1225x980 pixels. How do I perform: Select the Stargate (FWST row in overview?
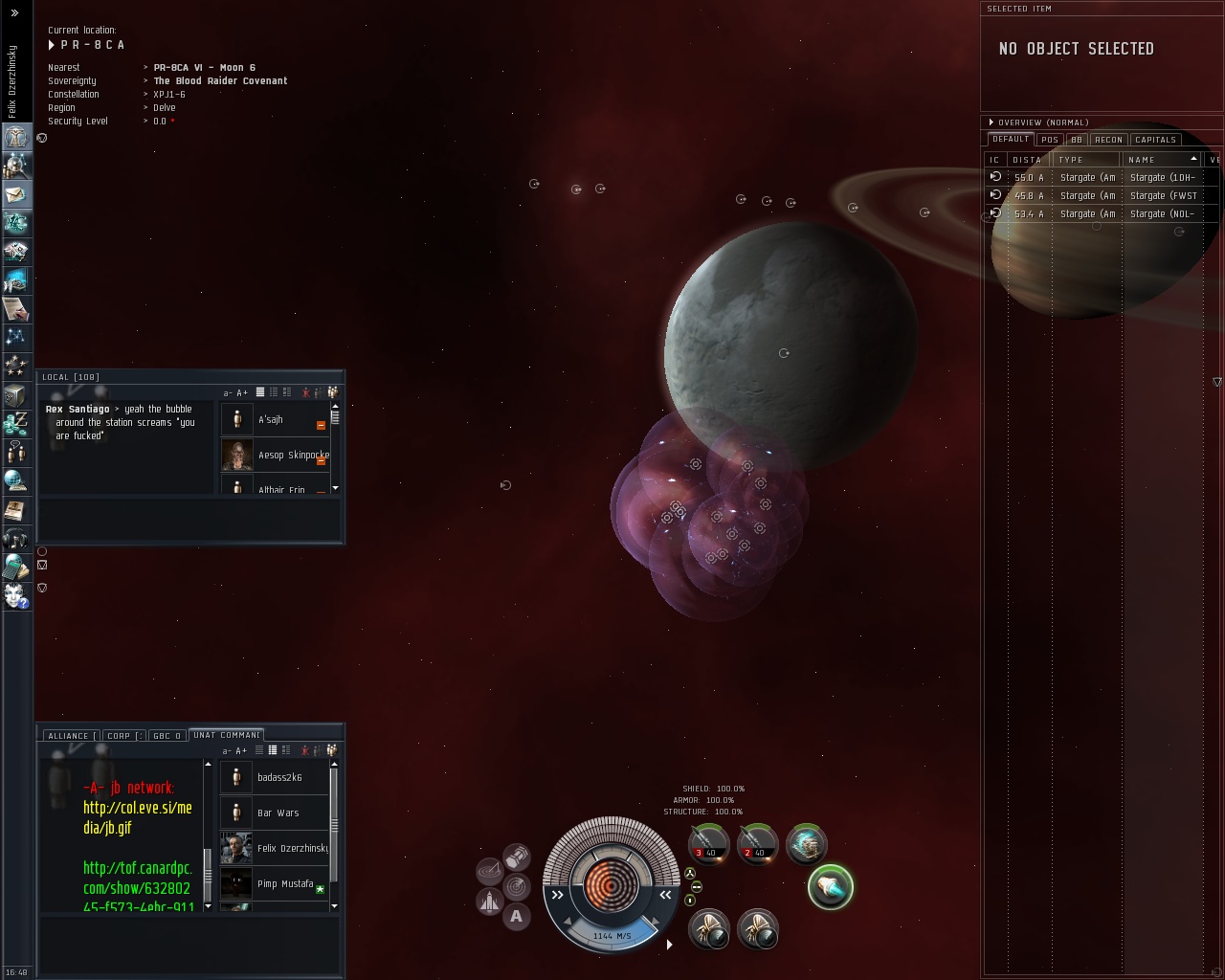click(1101, 195)
